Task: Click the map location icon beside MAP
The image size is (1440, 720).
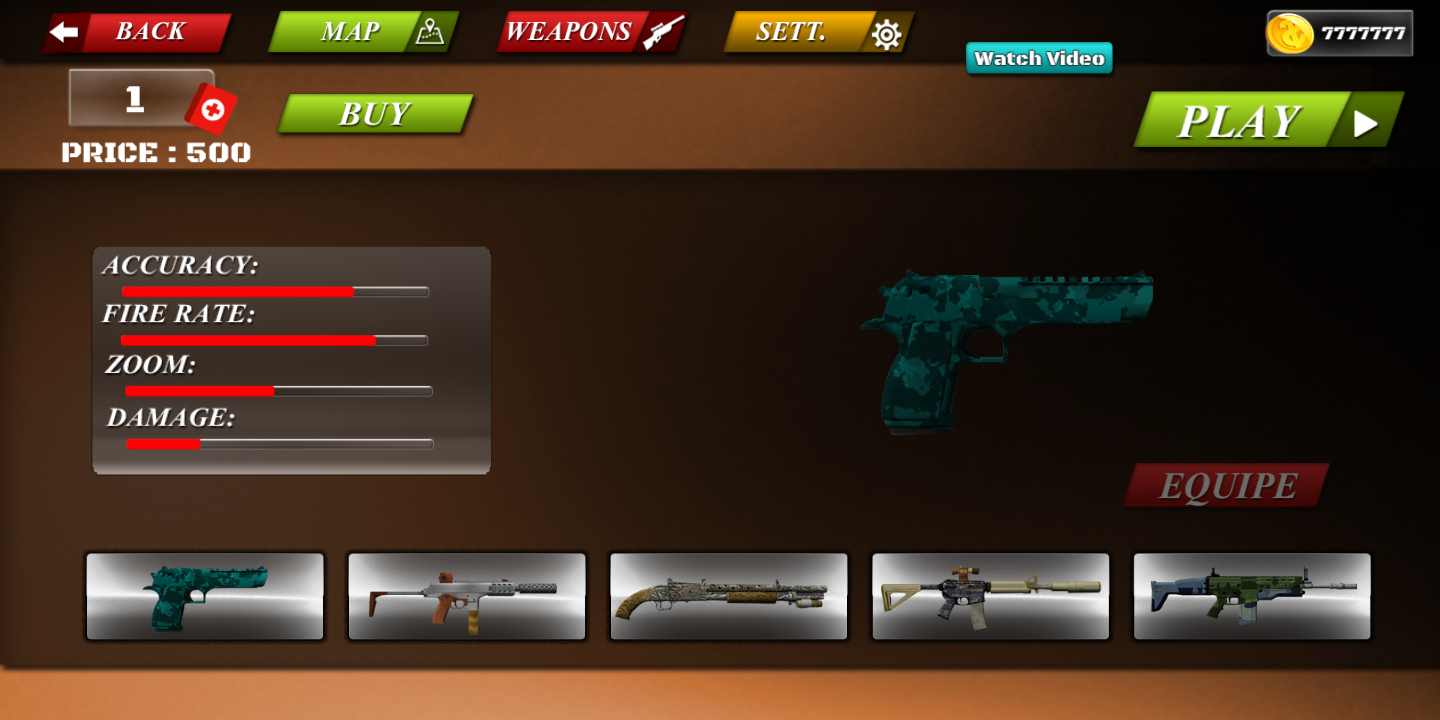Action: coord(430,31)
